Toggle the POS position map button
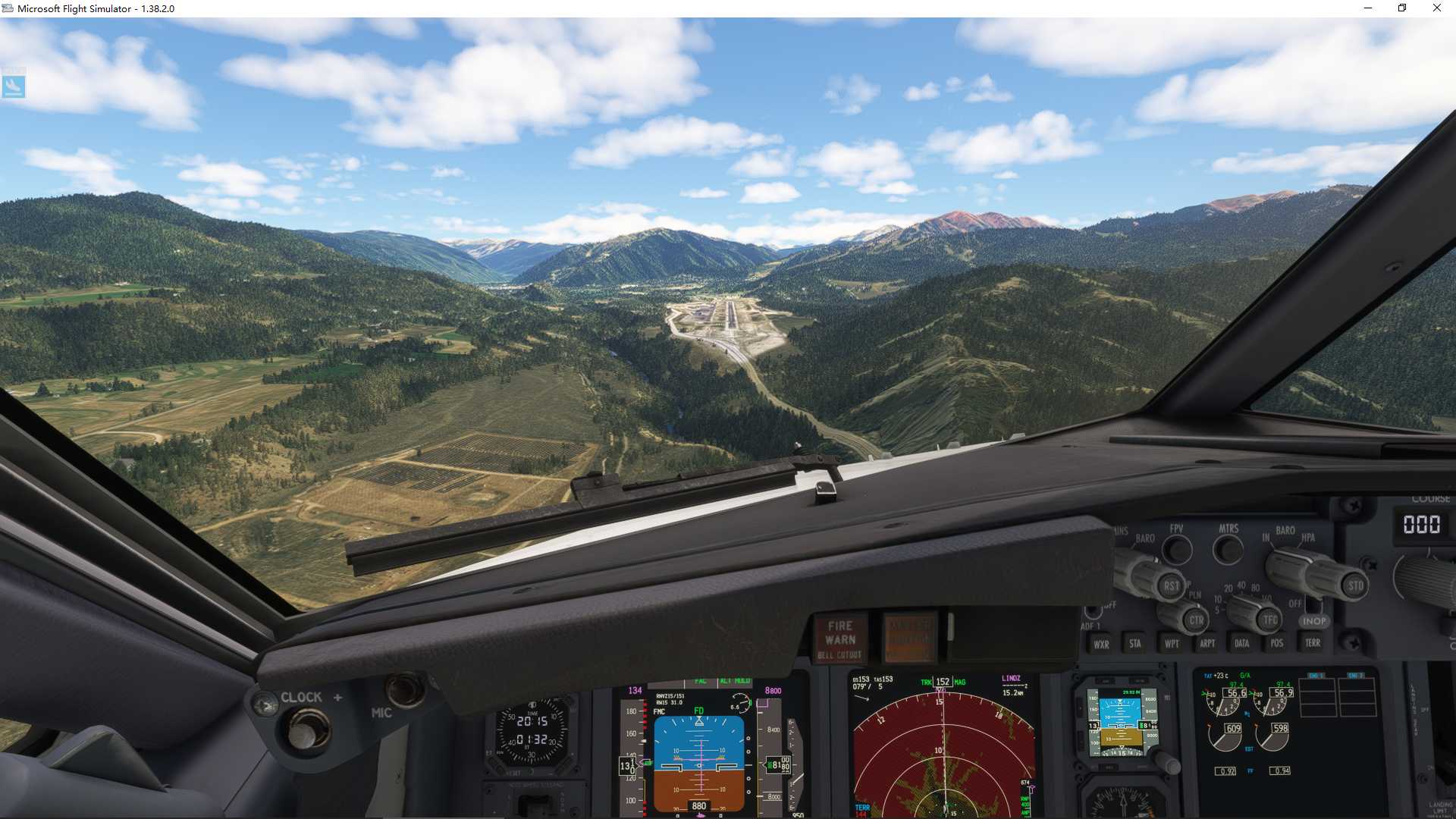 coord(1277,643)
